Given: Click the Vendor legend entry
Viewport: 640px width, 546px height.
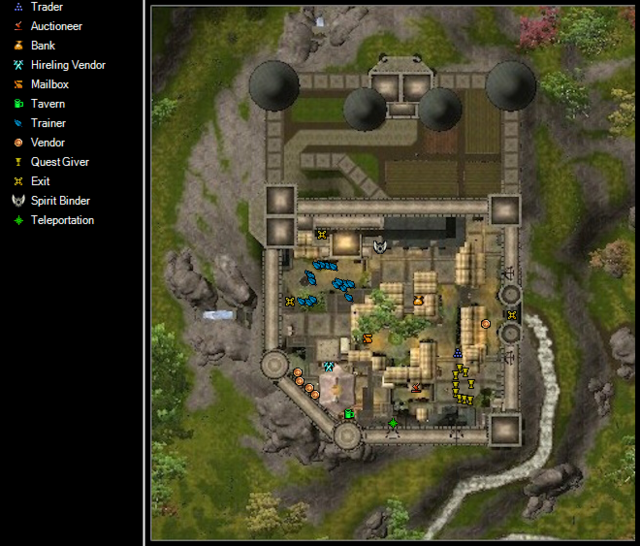Looking at the screenshot, I should (47, 143).
